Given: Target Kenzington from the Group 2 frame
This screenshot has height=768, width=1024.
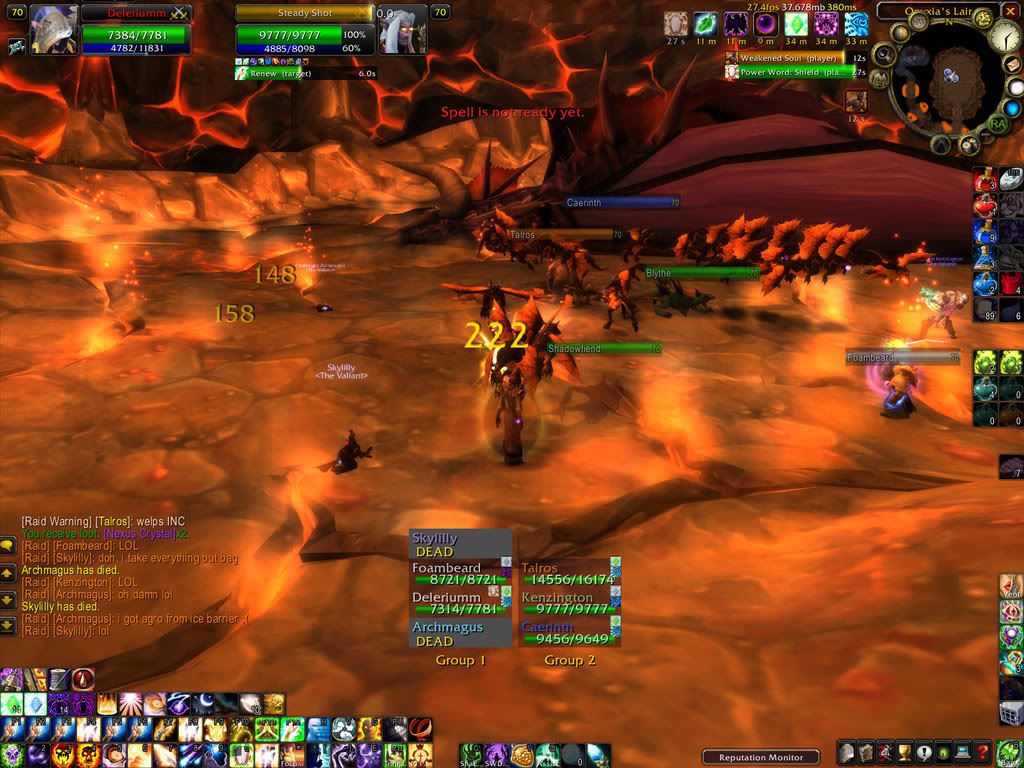Looking at the screenshot, I should tap(564, 603).
